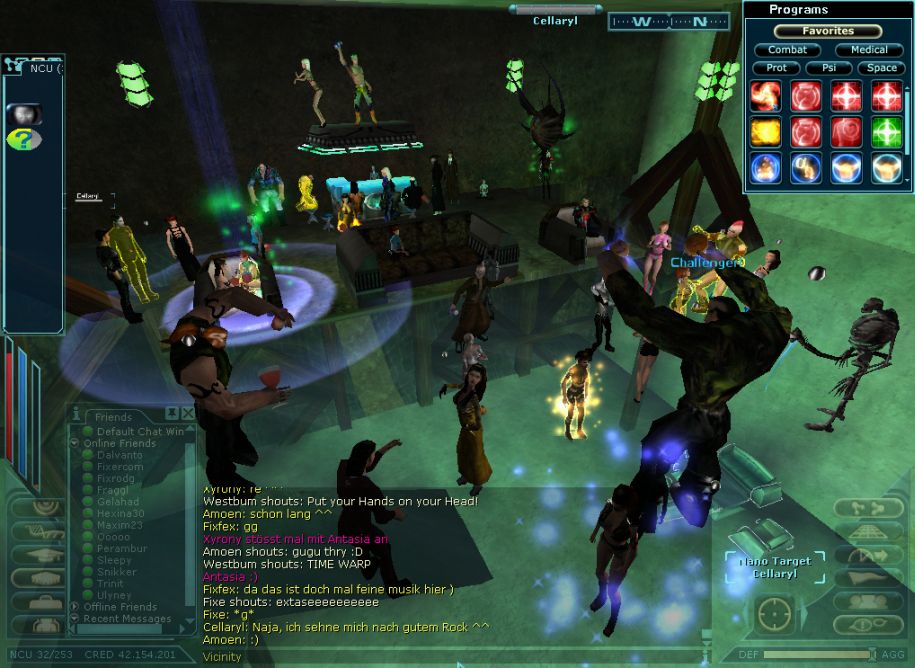
Task: Activate the red swirling fire program icon
Action: [765, 96]
